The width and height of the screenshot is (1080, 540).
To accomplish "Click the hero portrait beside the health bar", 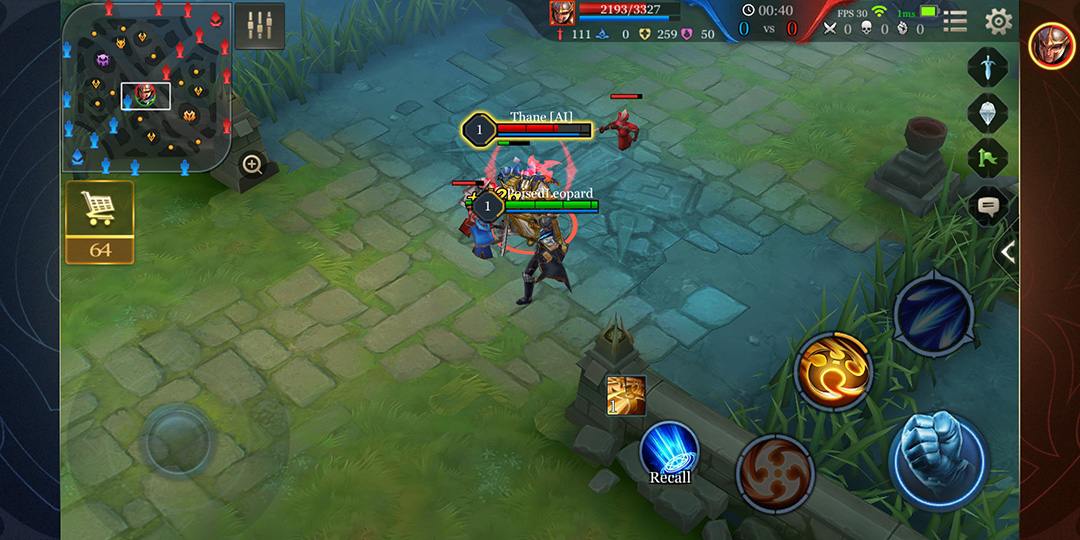I will coord(562,12).
